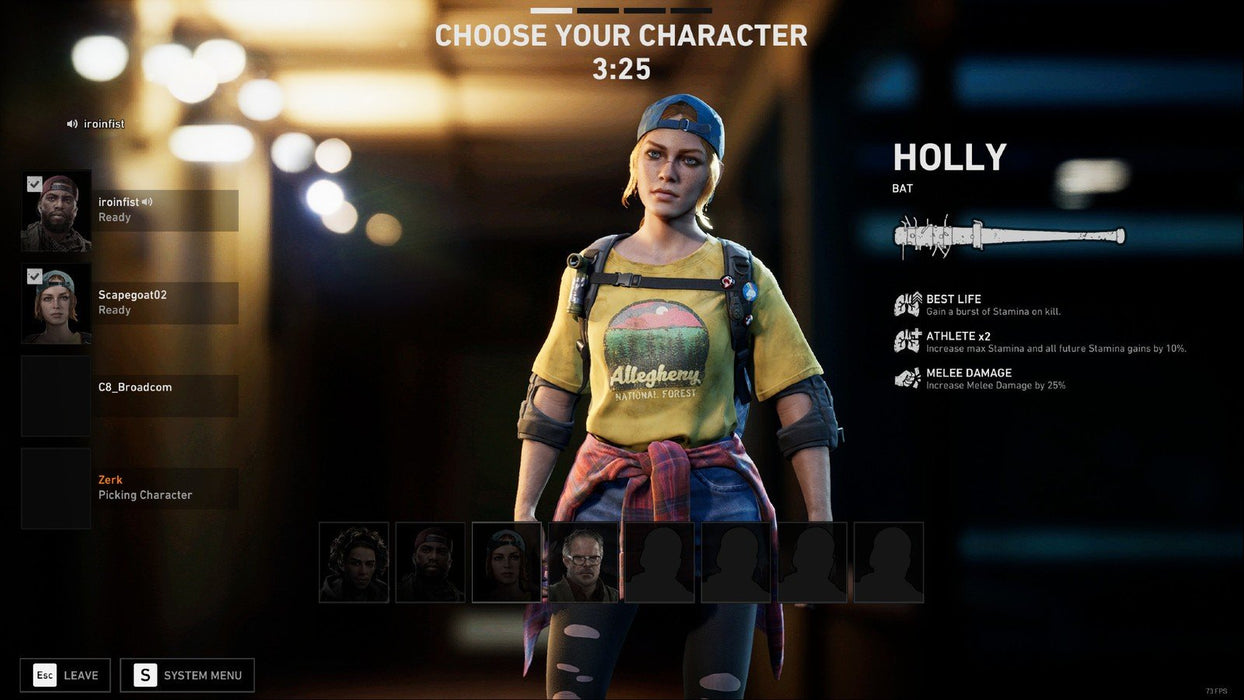Screen dimensions: 1244x700
Task: Click the Best Life perk icon
Action: [x=907, y=304]
